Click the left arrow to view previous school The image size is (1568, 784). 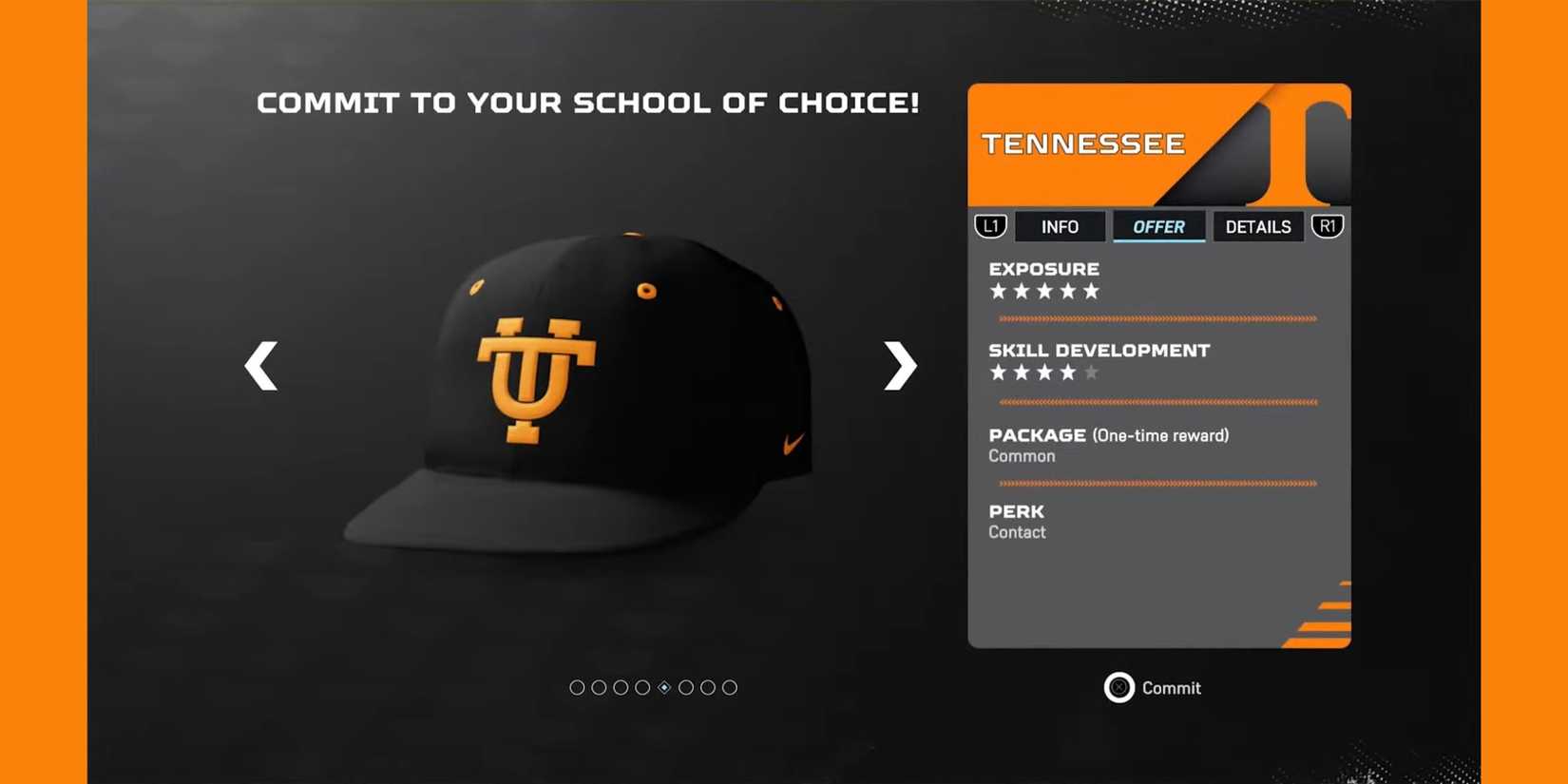click(x=260, y=366)
